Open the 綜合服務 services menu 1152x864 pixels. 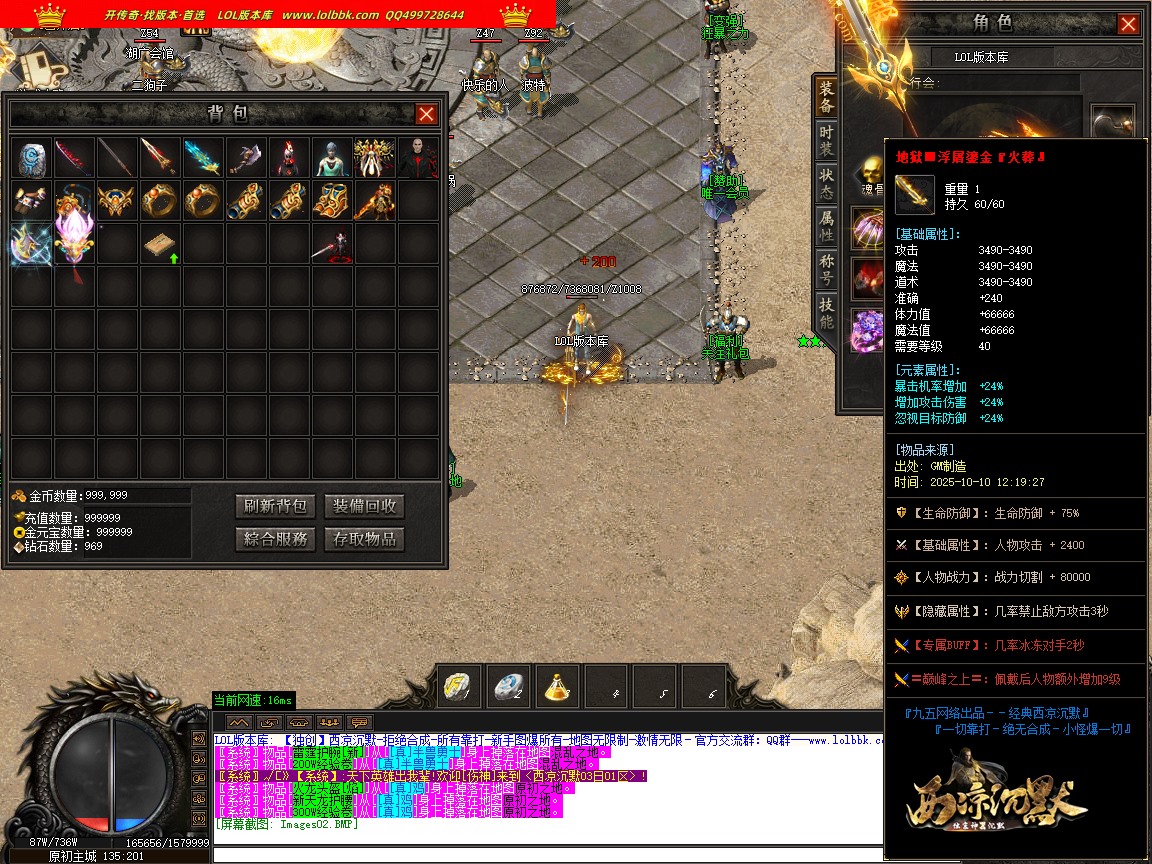pyautogui.click(x=275, y=539)
